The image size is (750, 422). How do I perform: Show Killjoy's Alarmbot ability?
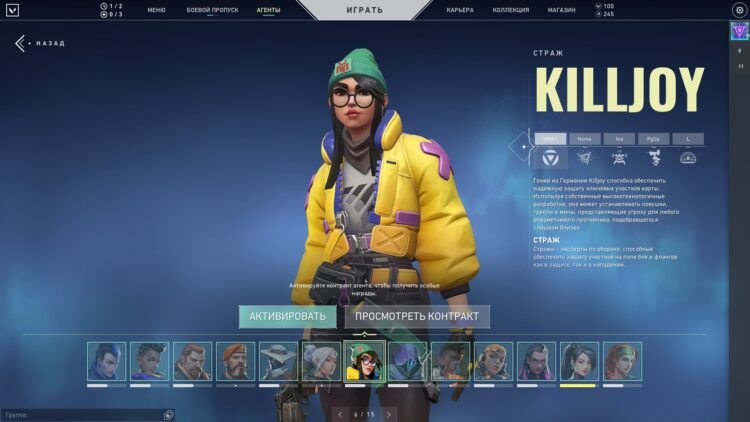click(x=619, y=157)
